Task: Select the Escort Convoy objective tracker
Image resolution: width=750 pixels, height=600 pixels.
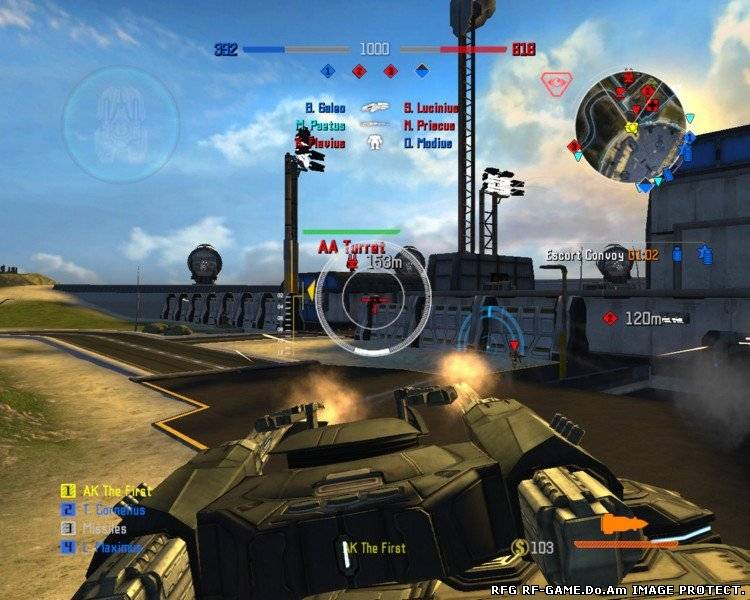Action: point(601,255)
